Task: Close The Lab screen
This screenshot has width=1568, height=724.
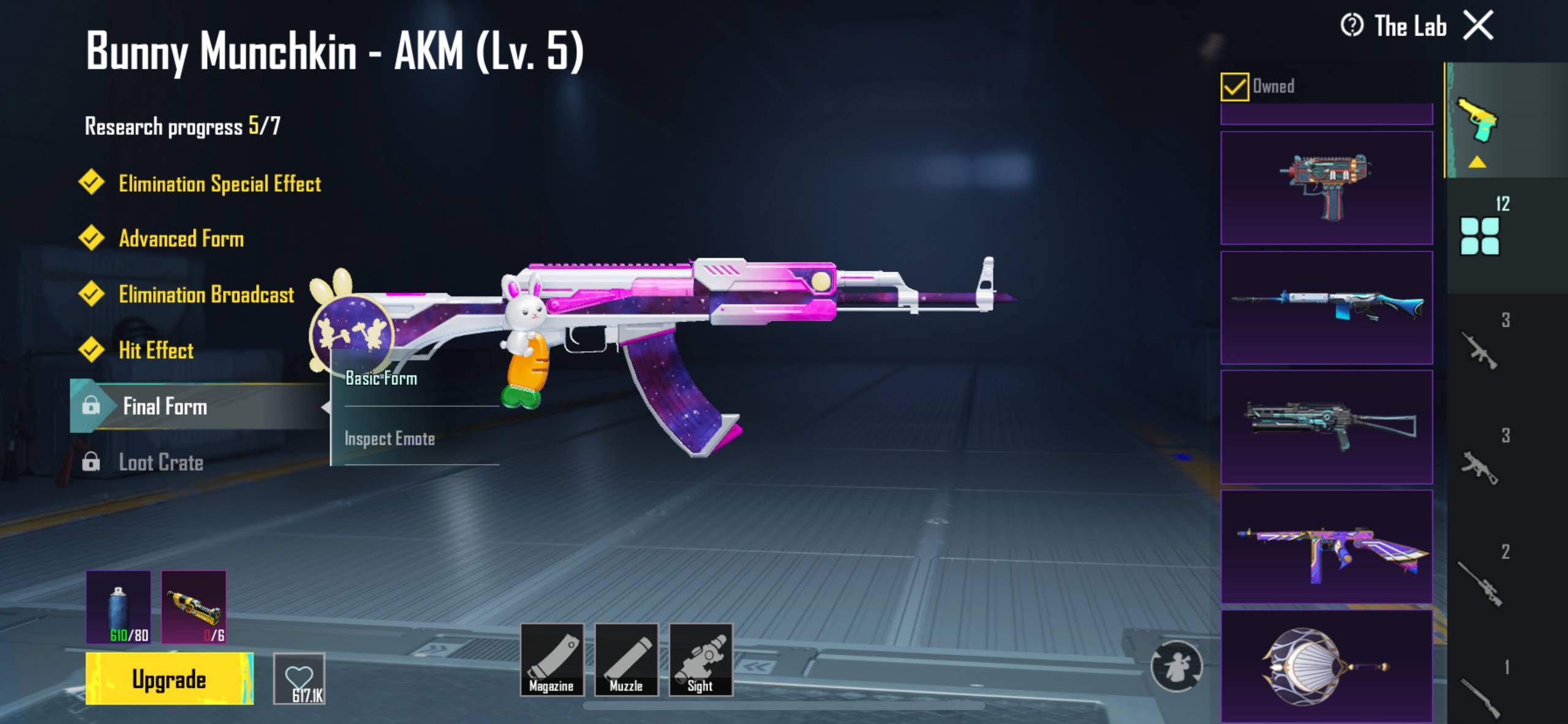Action: click(1479, 26)
